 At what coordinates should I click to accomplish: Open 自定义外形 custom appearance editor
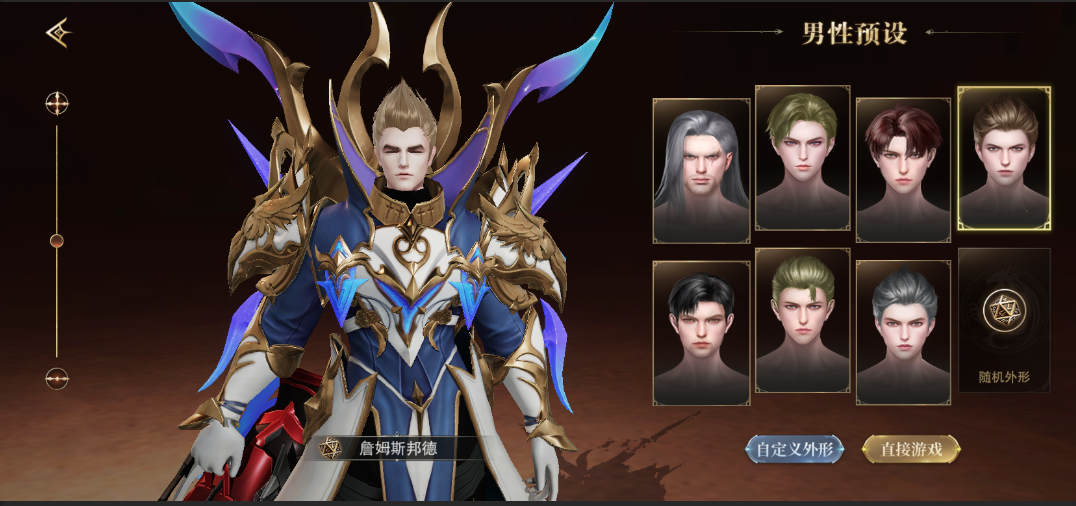point(795,449)
